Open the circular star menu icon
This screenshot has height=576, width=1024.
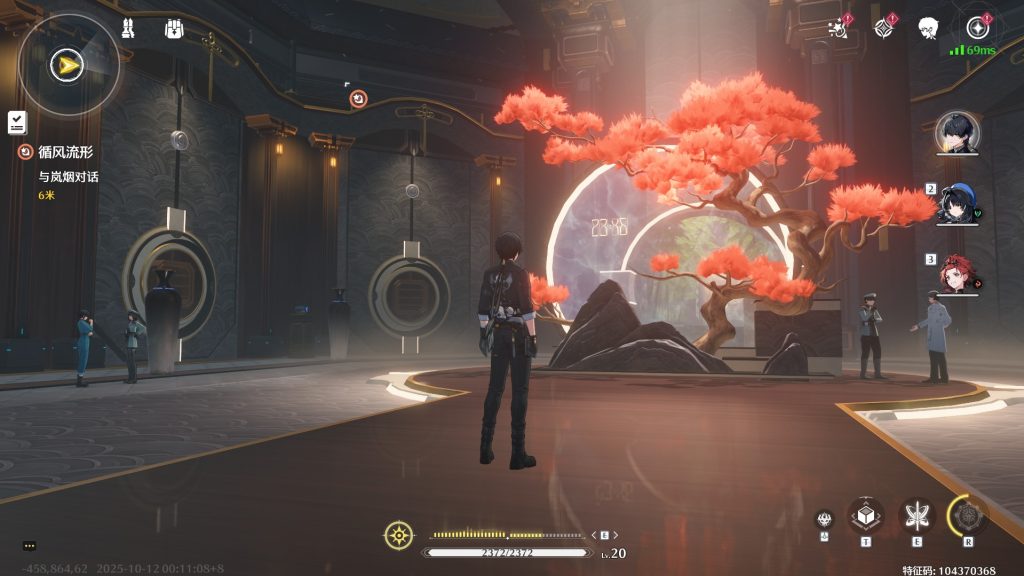click(976, 28)
